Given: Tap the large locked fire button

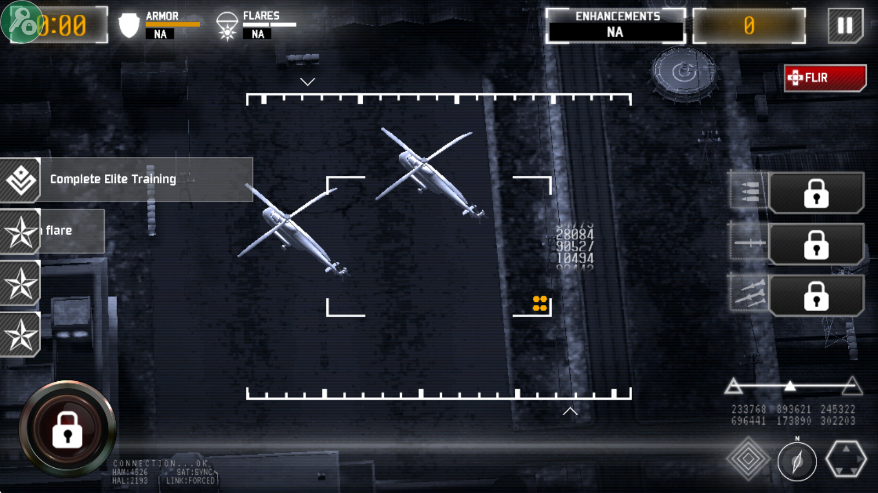Looking at the screenshot, I should pyautogui.click(x=67, y=429).
